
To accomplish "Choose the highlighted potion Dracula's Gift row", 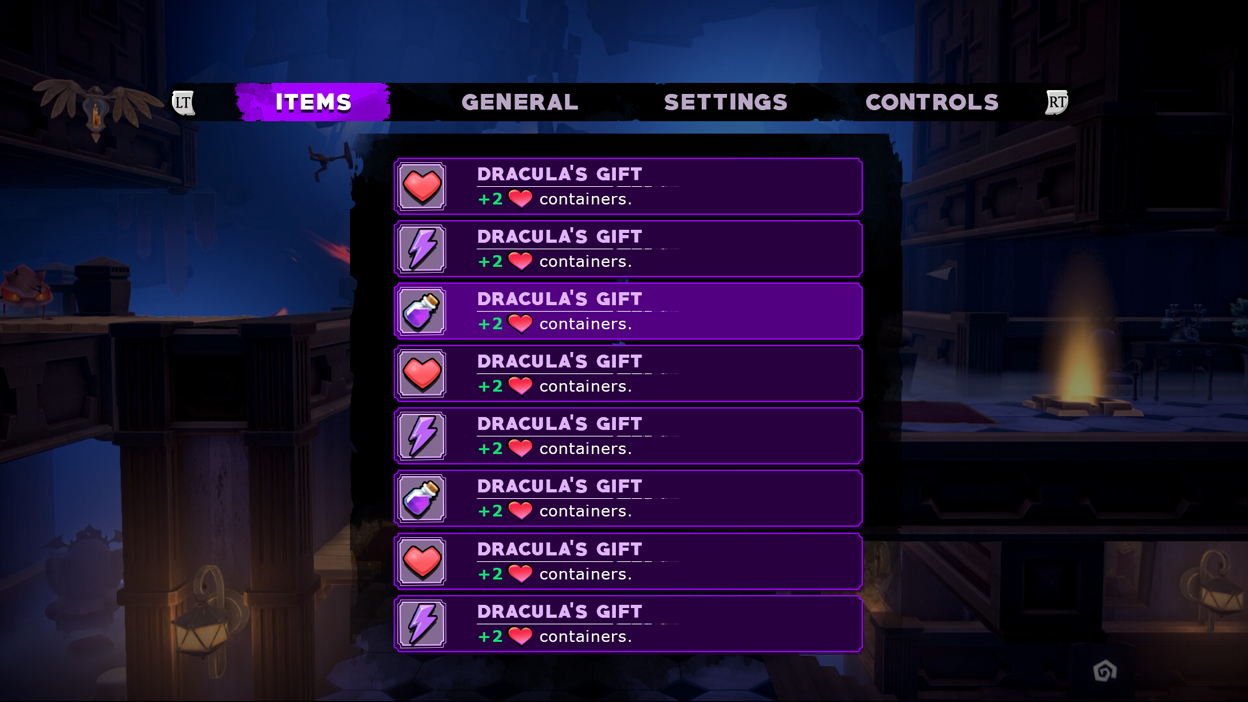I will [628, 311].
